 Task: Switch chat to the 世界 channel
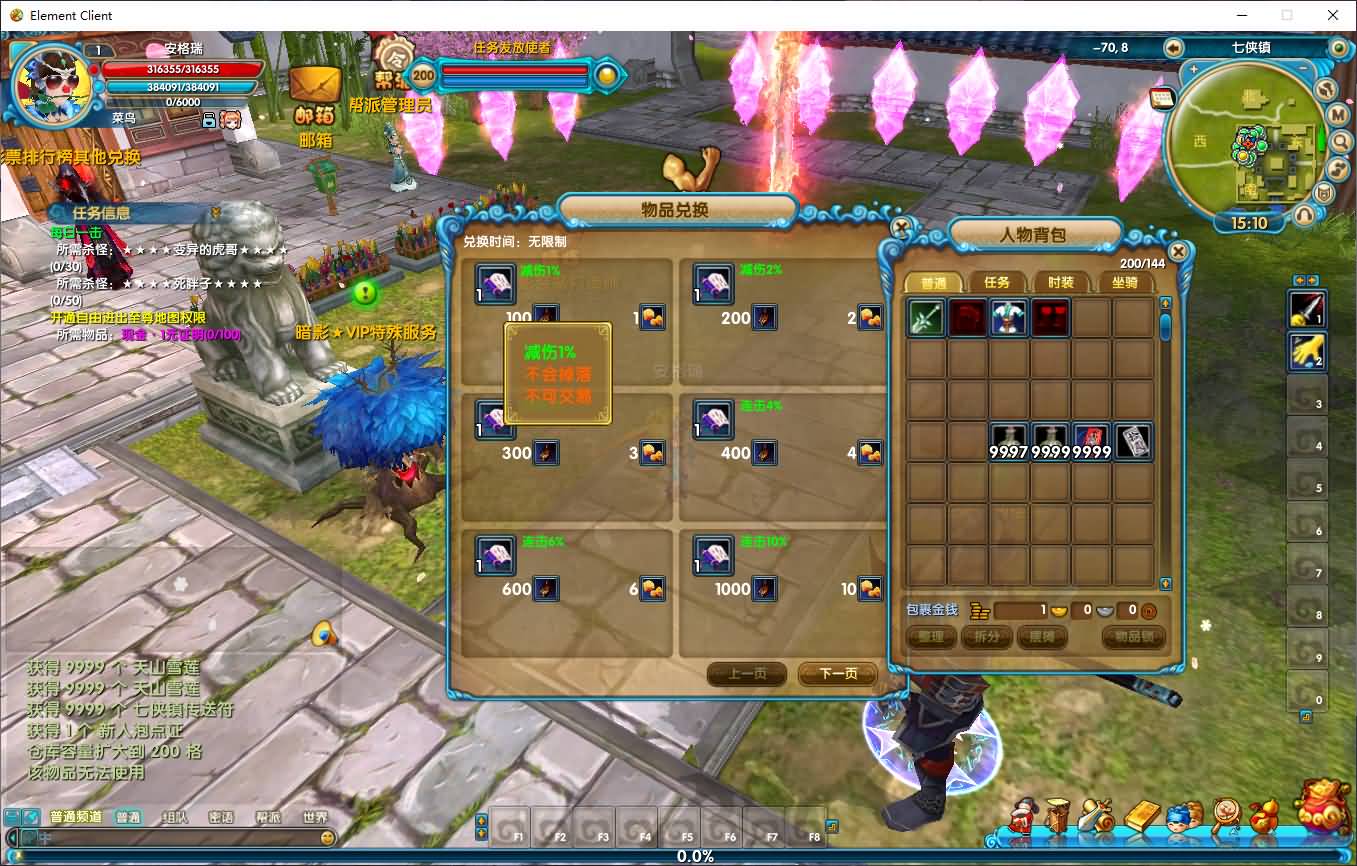tap(315, 817)
